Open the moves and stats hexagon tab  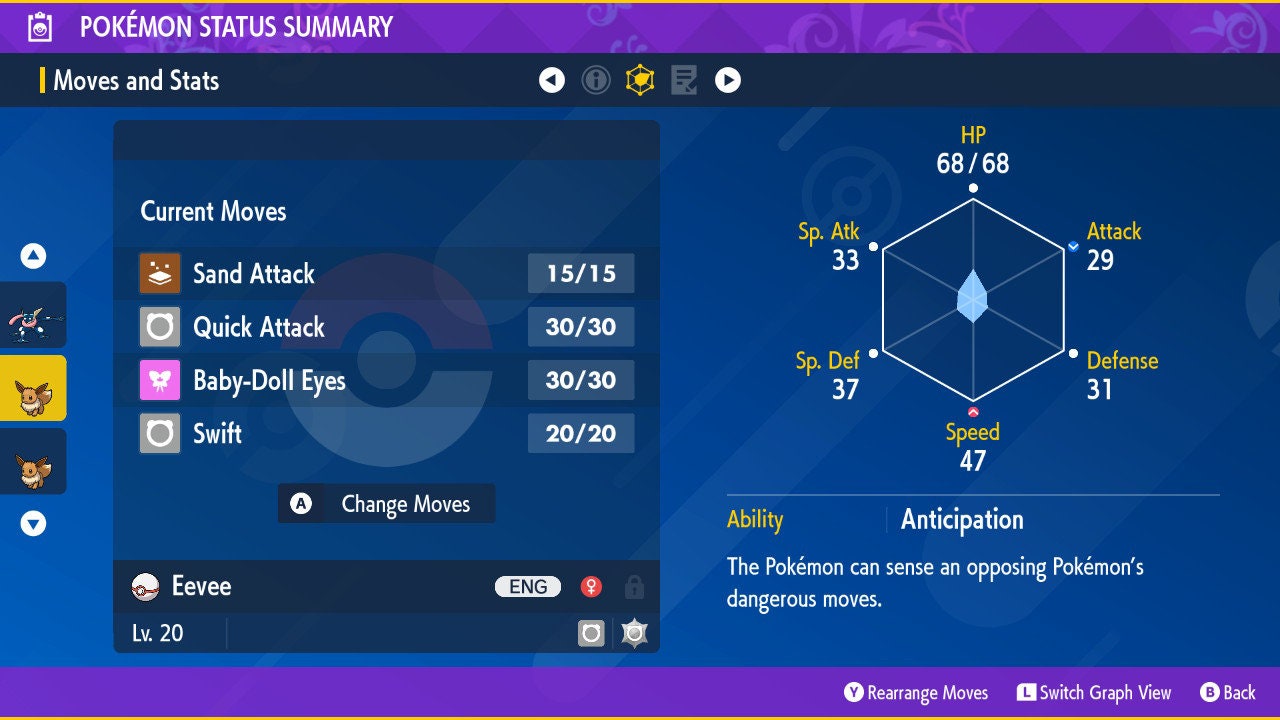640,80
